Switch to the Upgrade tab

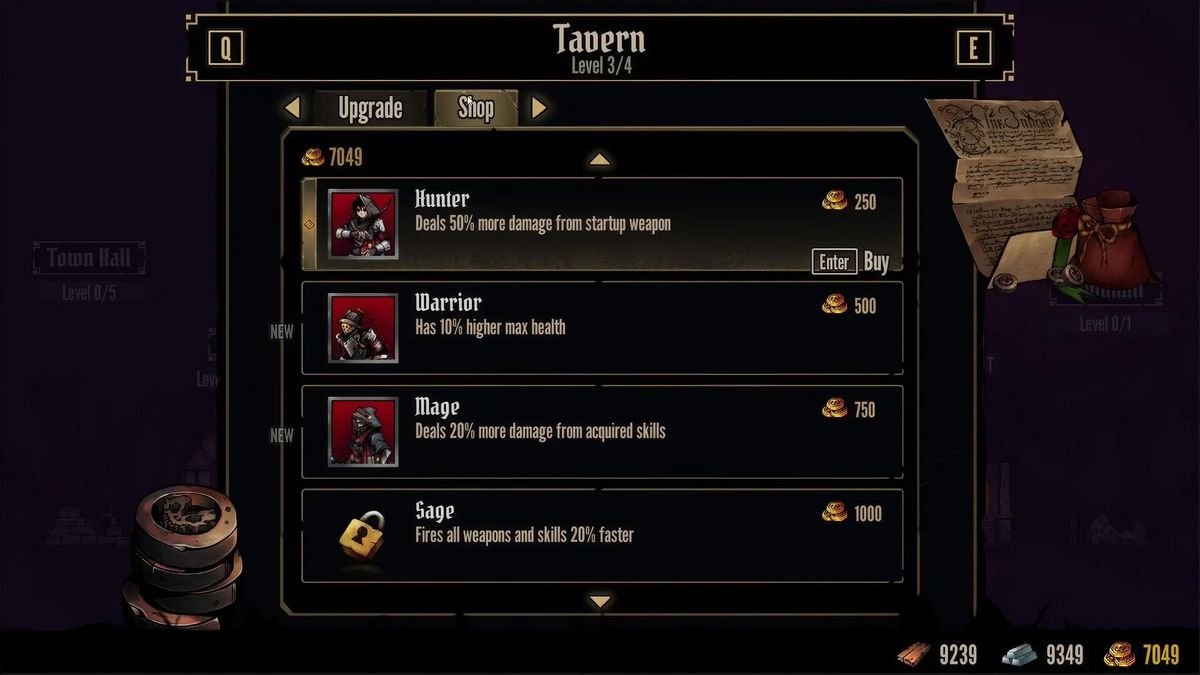[x=370, y=108]
